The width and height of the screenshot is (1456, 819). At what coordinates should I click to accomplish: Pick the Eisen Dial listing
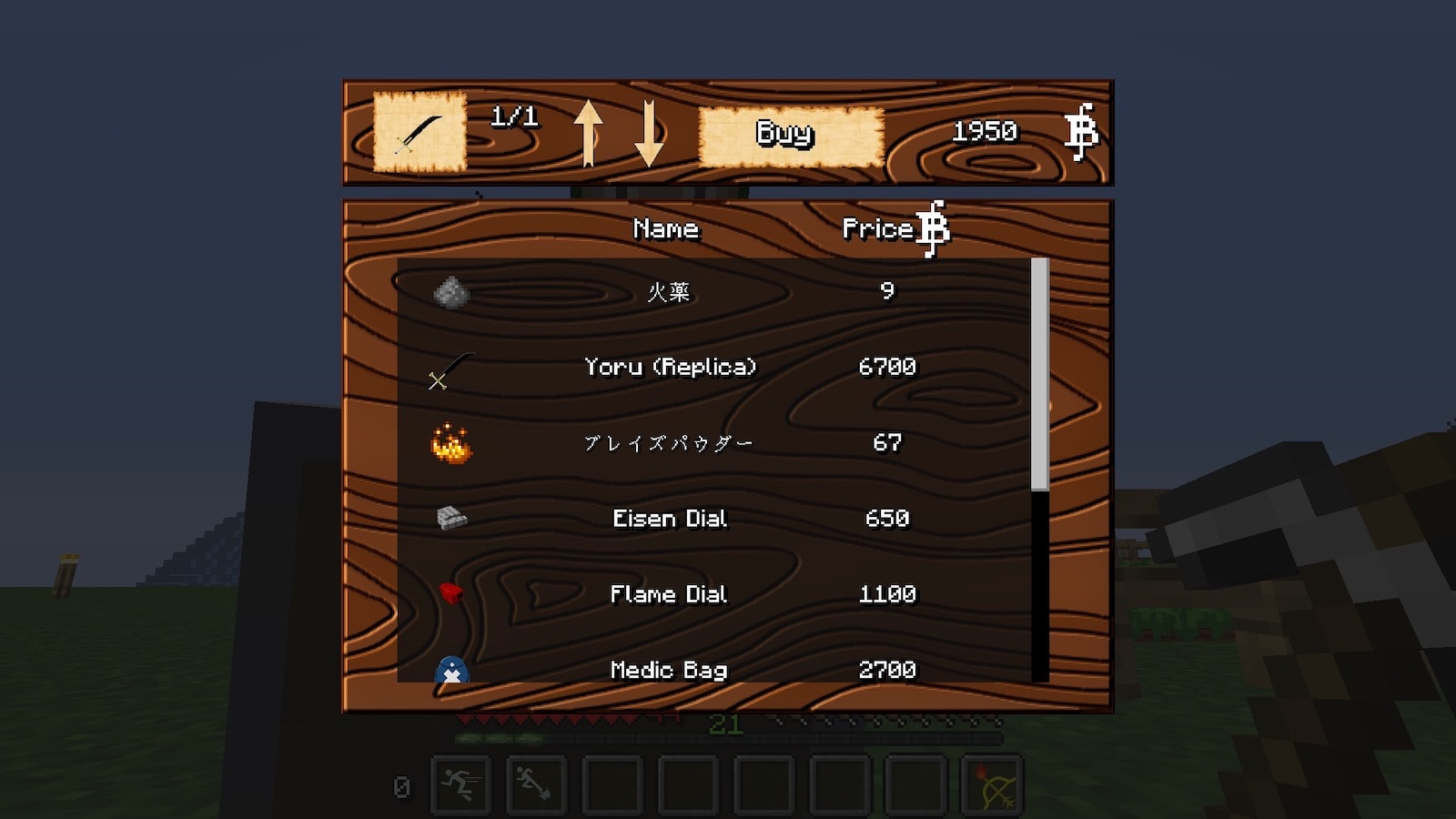(670, 519)
